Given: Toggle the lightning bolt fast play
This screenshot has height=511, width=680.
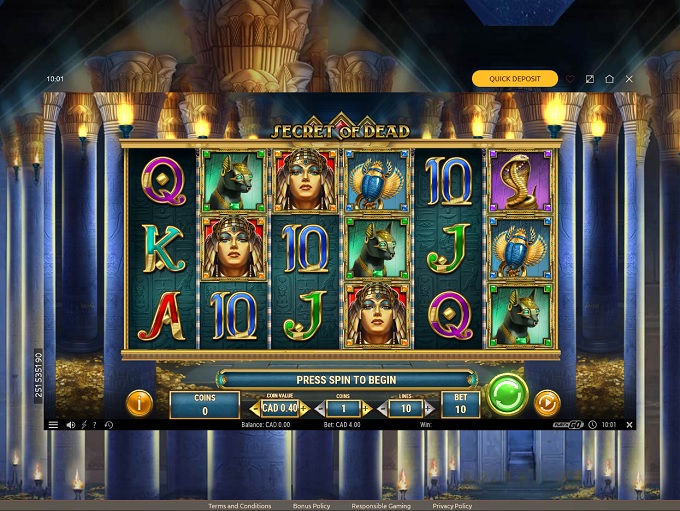Looking at the screenshot, I should pos(84,425).
